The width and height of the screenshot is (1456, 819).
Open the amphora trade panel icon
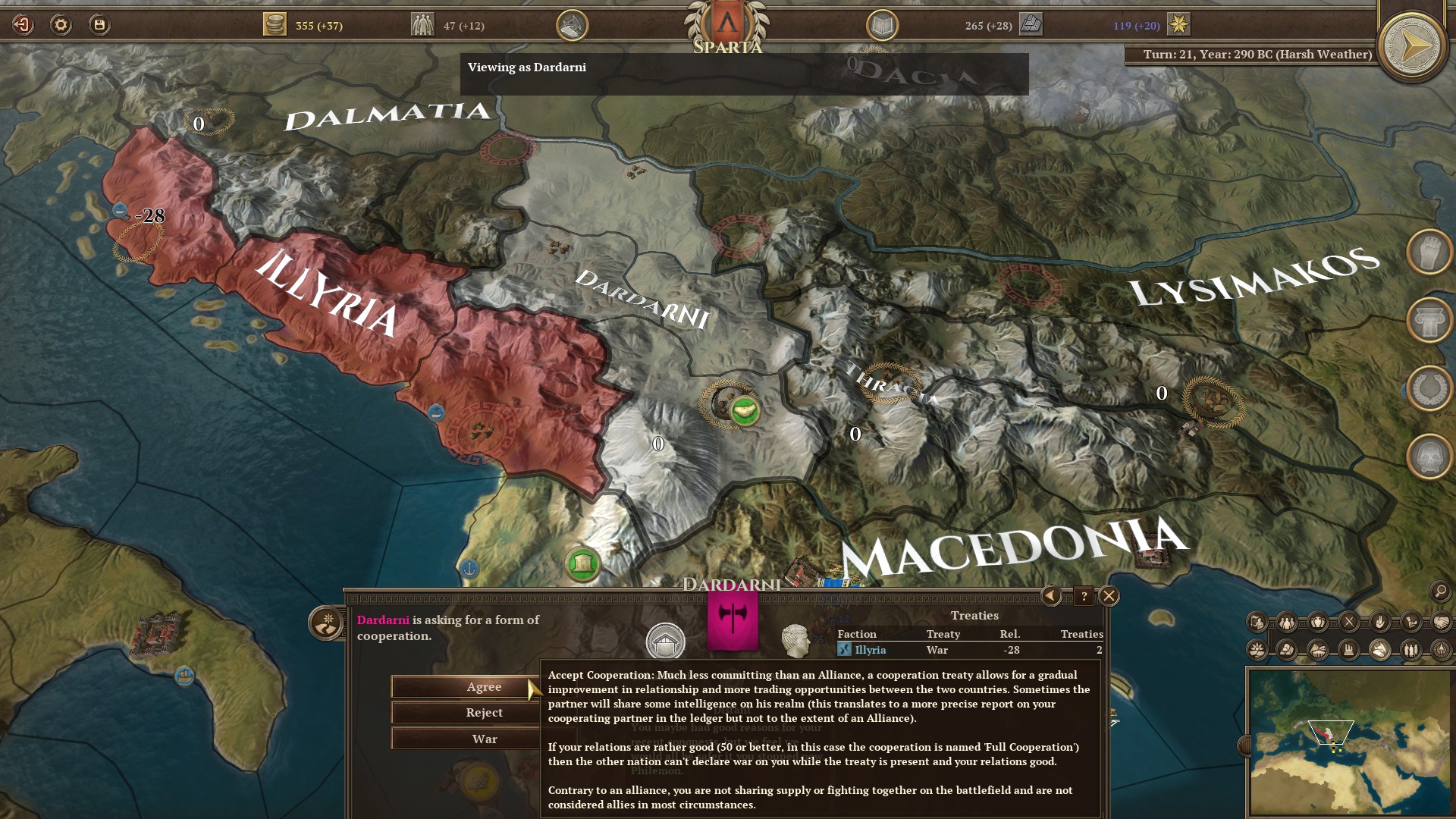coord(1317,621)
